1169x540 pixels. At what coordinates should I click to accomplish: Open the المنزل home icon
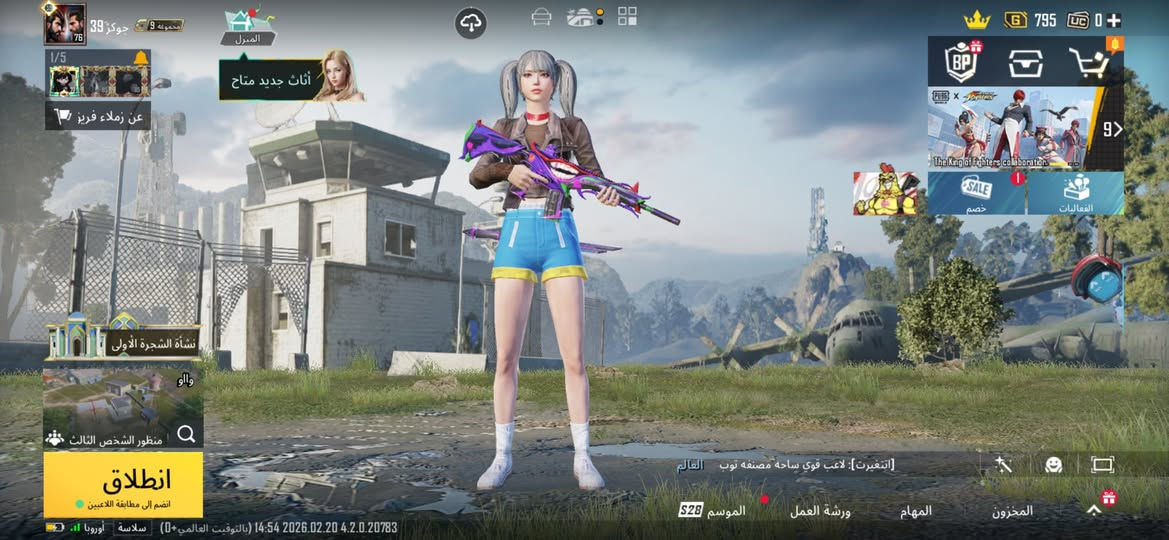coord(247,26)
